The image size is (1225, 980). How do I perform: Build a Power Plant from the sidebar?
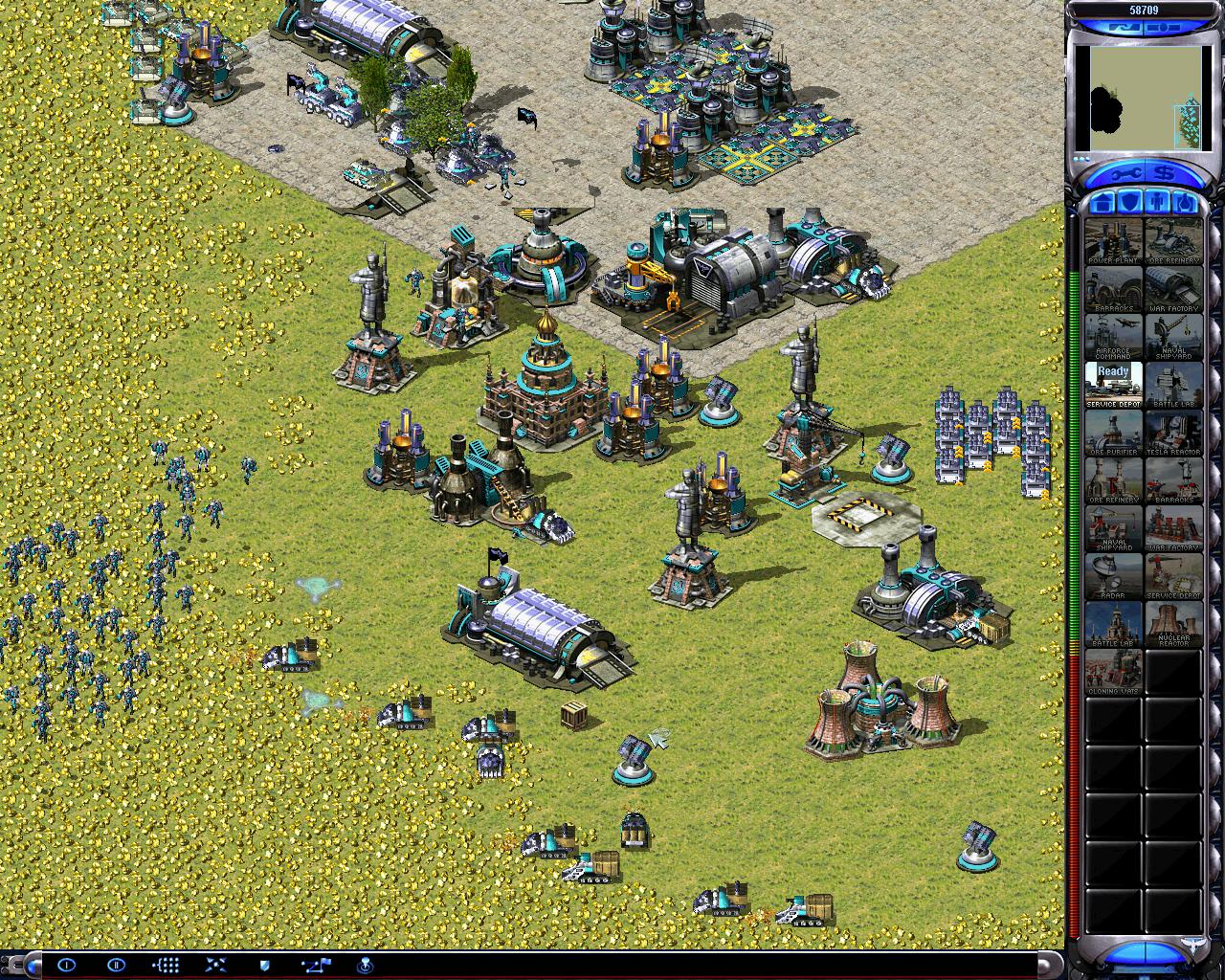(x=1113, y=240)
